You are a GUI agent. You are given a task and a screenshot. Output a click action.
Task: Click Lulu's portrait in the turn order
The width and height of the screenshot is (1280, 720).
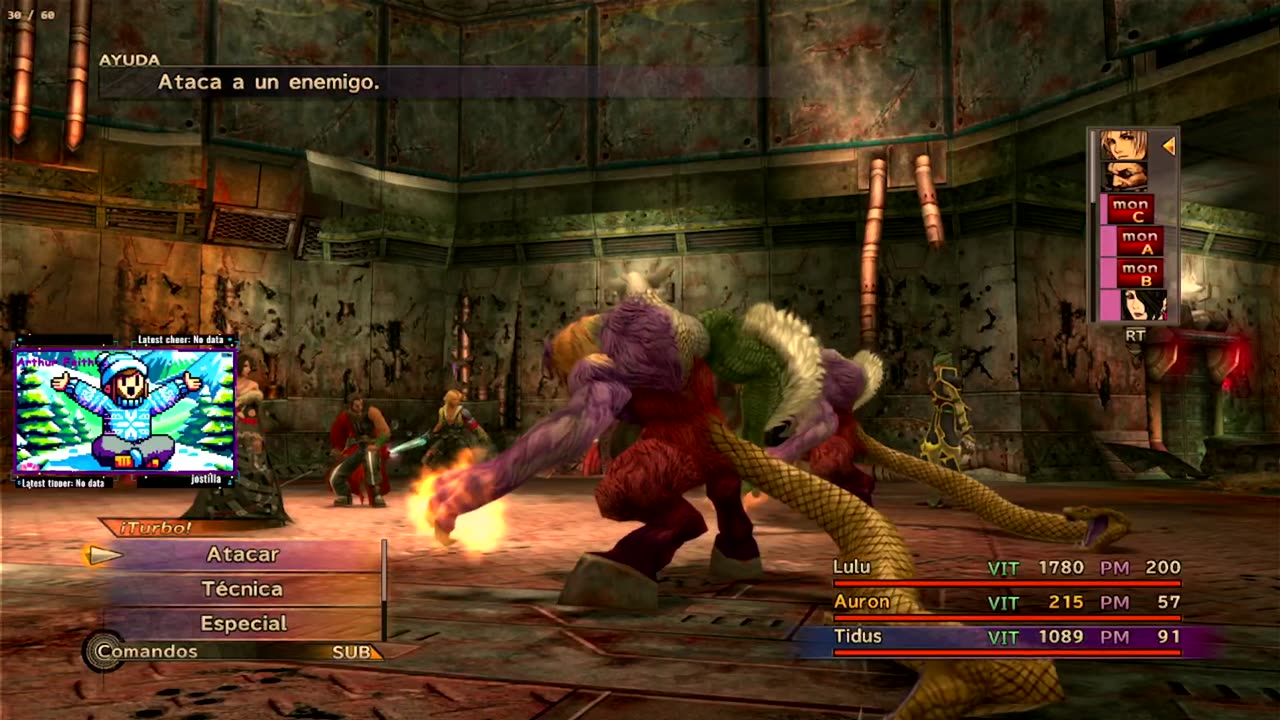tap(1143, 305)
